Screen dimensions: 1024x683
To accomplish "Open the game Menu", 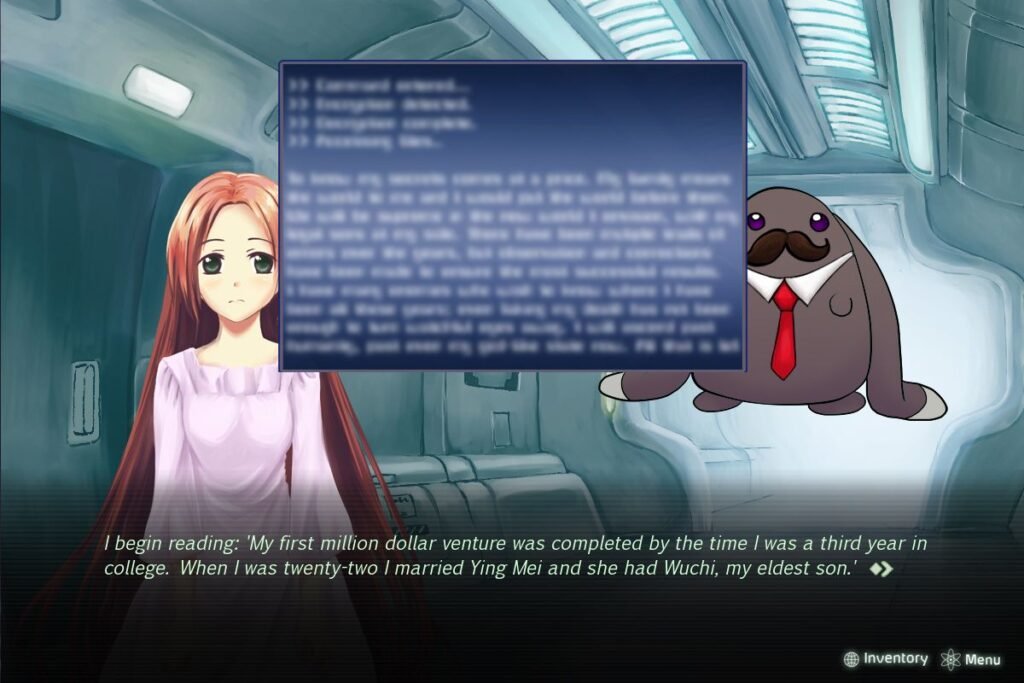I will point(971,659).
